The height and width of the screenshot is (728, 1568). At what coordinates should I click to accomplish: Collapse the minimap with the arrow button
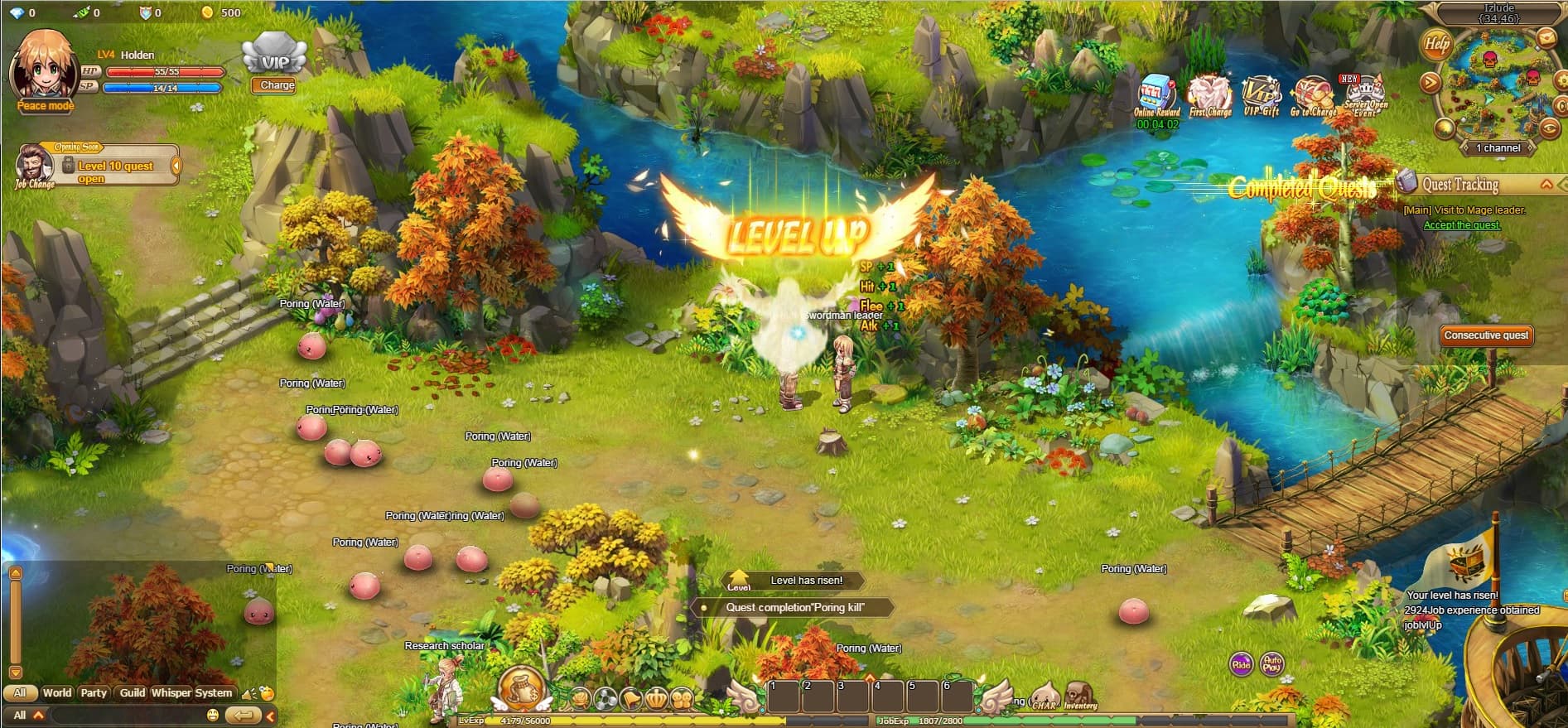1429,83
